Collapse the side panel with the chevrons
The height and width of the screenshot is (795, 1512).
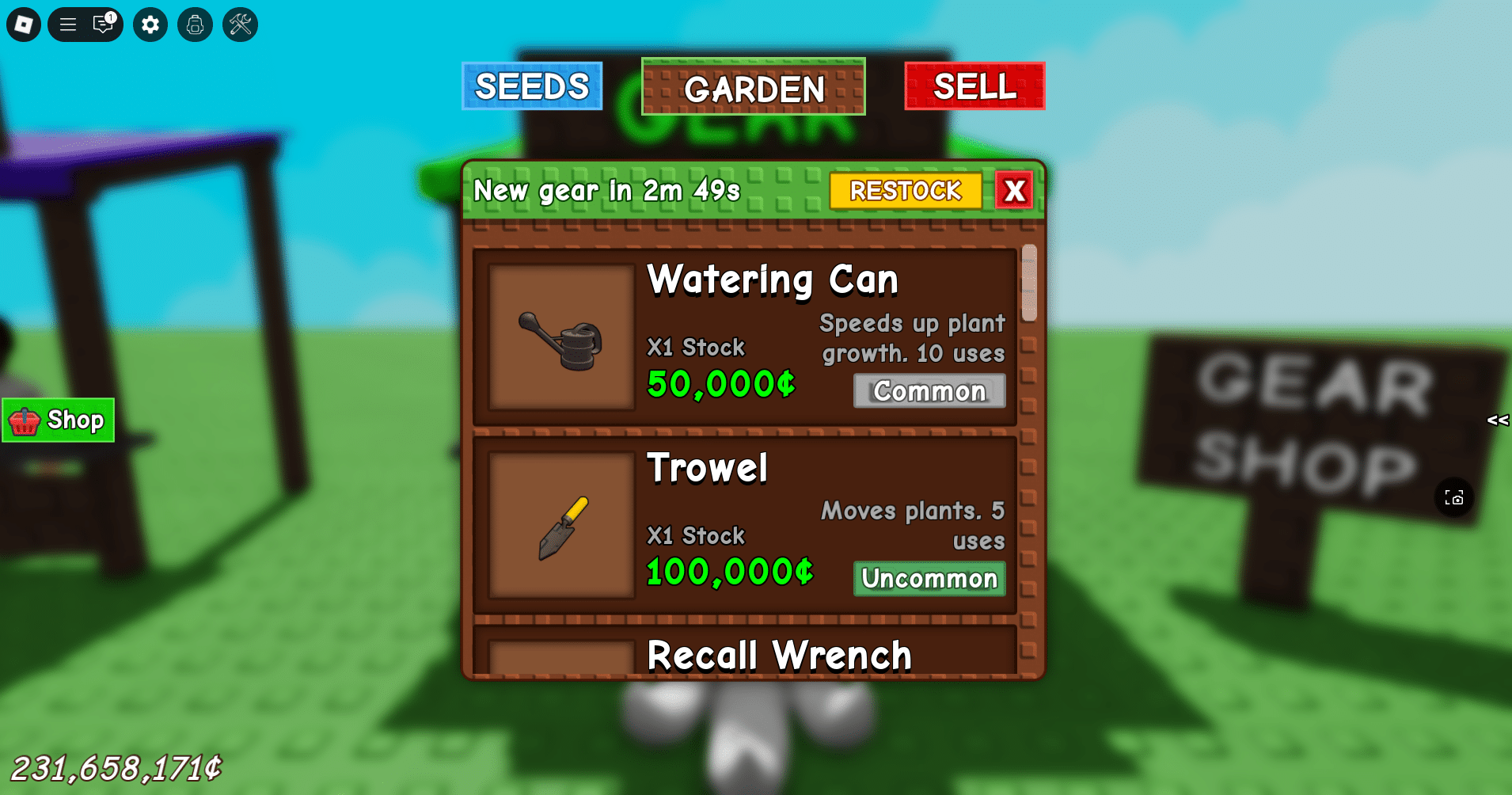pos(1496,420)
